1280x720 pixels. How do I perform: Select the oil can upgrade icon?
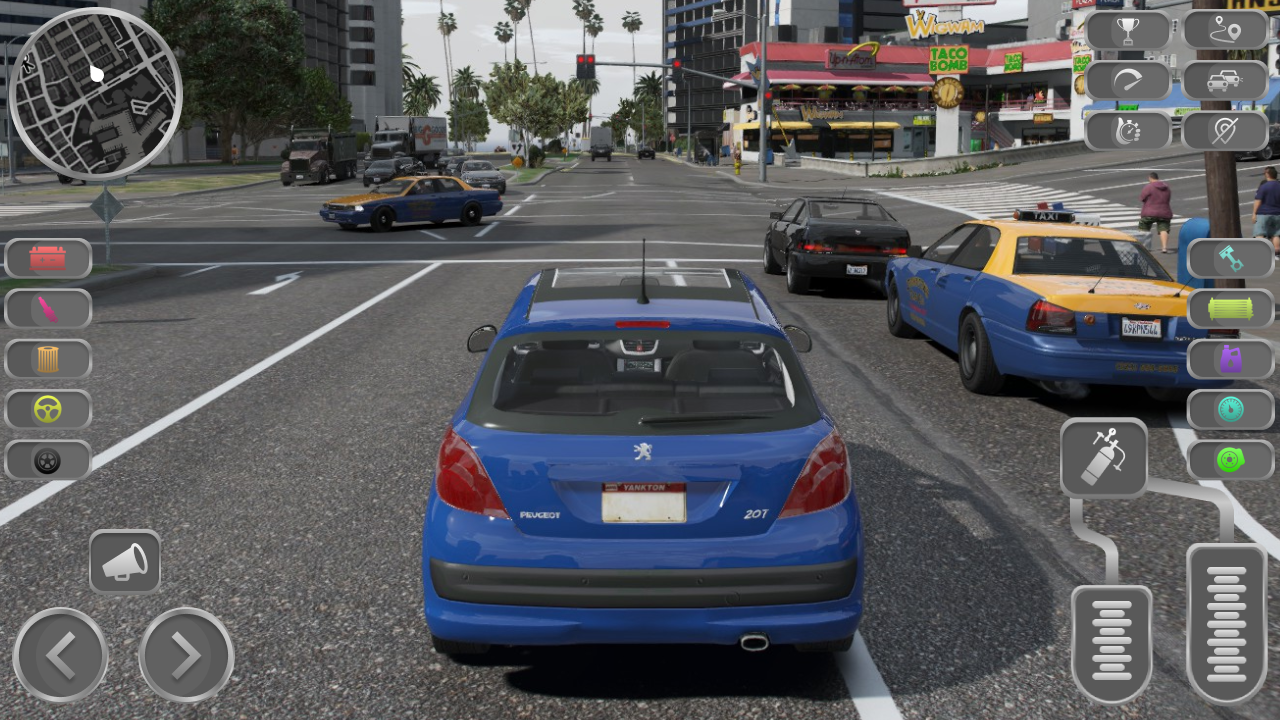coord(1230,359)
